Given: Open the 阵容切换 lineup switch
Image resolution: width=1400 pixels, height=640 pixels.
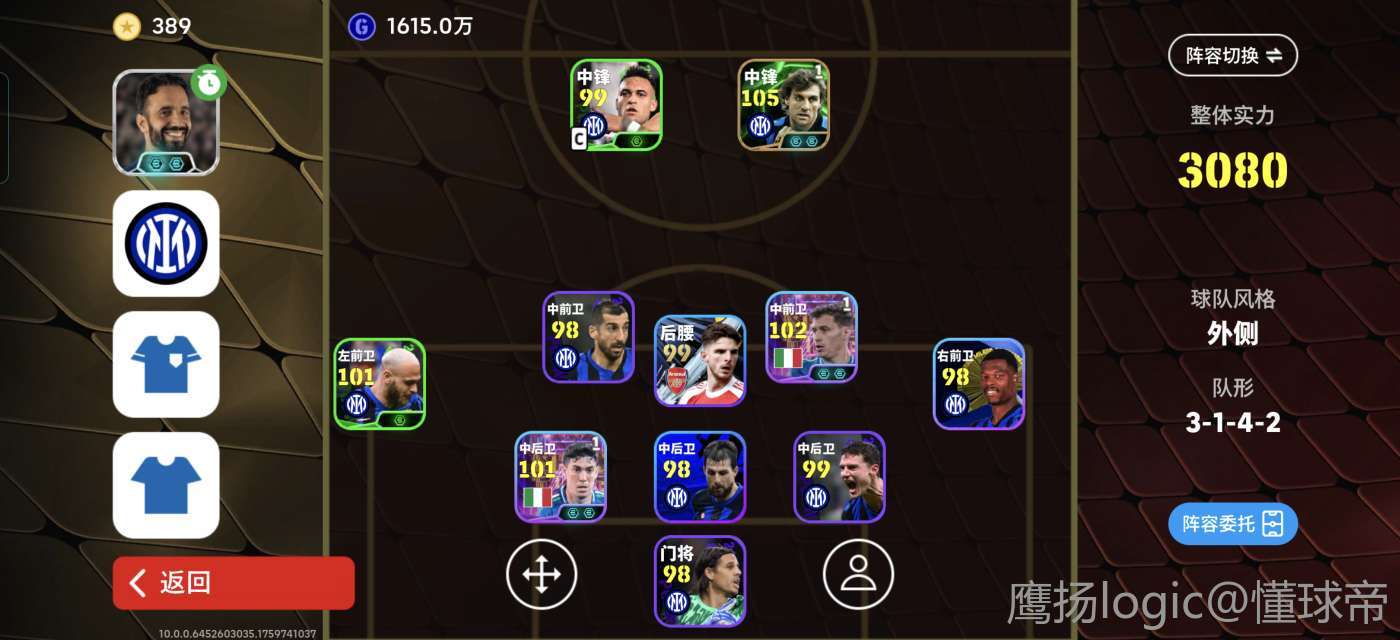Looking at the screenshot, I should [1232, 56].
